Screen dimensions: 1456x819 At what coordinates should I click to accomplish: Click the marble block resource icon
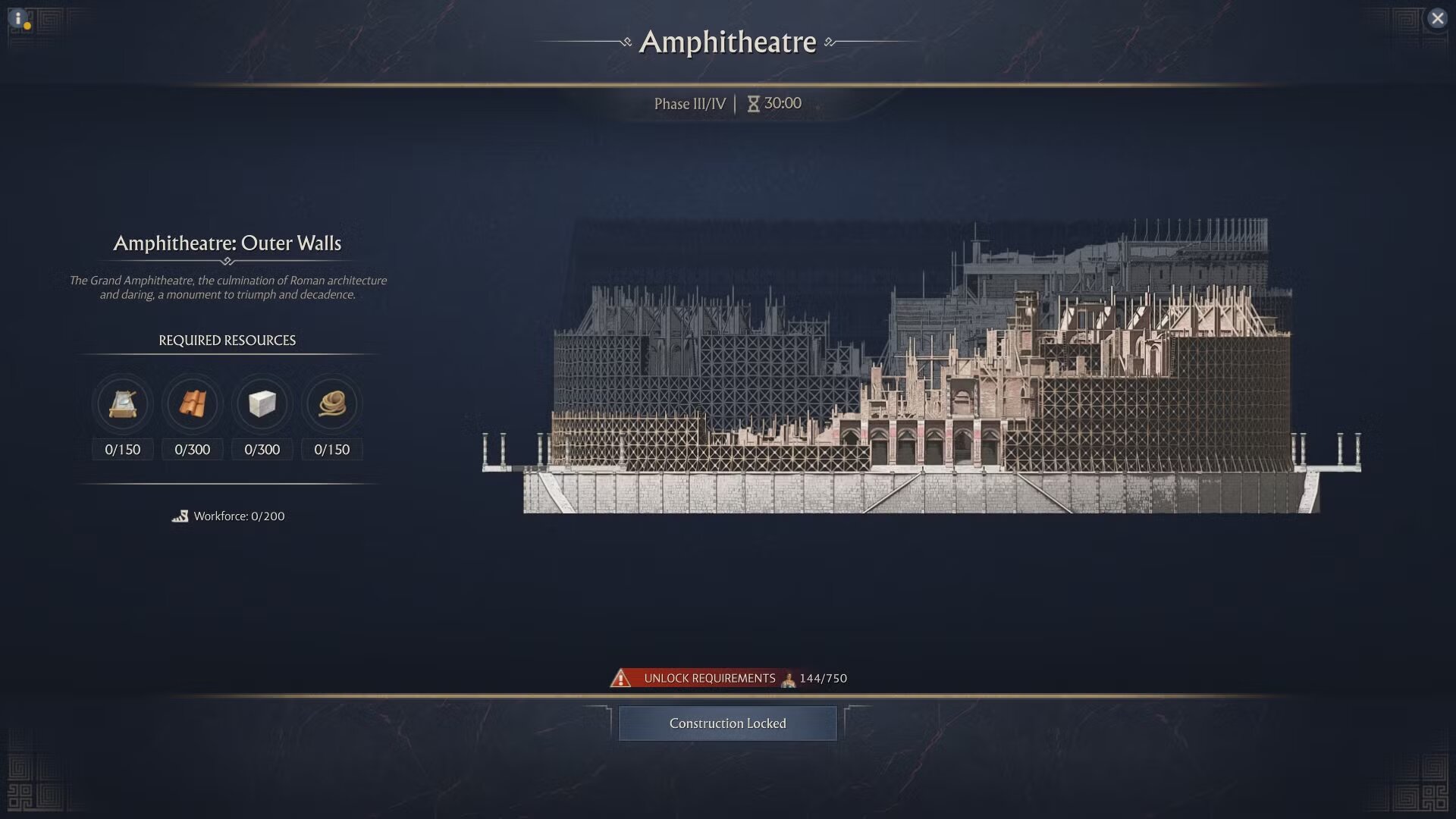[262, 403]
